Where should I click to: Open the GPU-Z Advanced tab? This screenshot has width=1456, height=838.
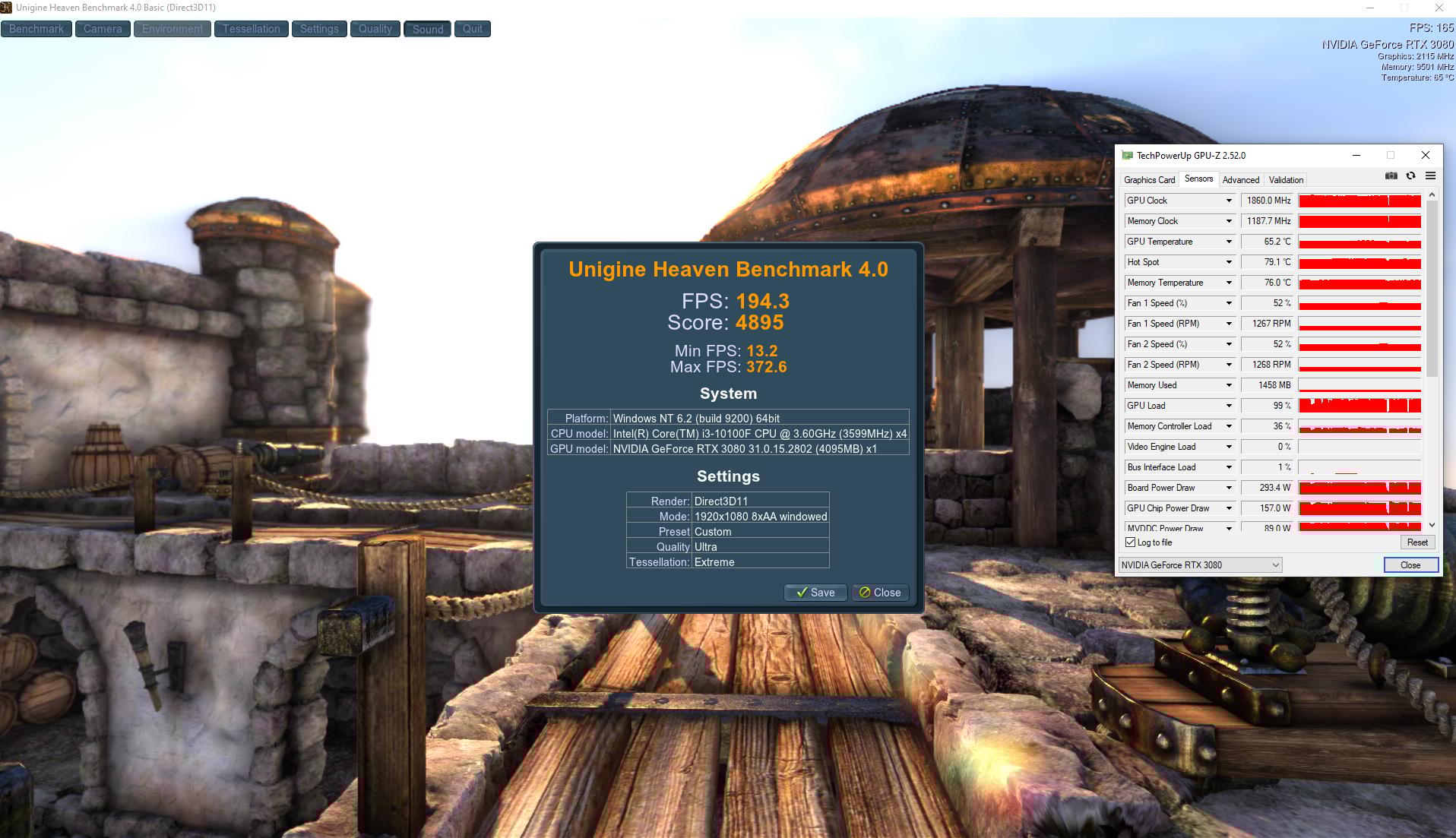[x=1240, y=180]
